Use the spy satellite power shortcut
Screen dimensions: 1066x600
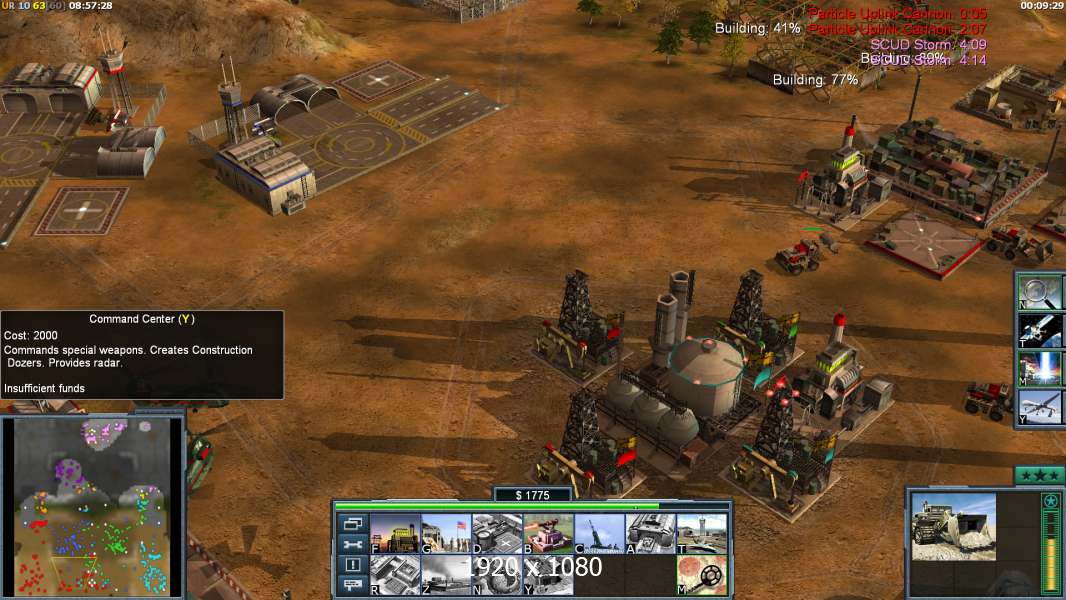[x=1042, y=330]
